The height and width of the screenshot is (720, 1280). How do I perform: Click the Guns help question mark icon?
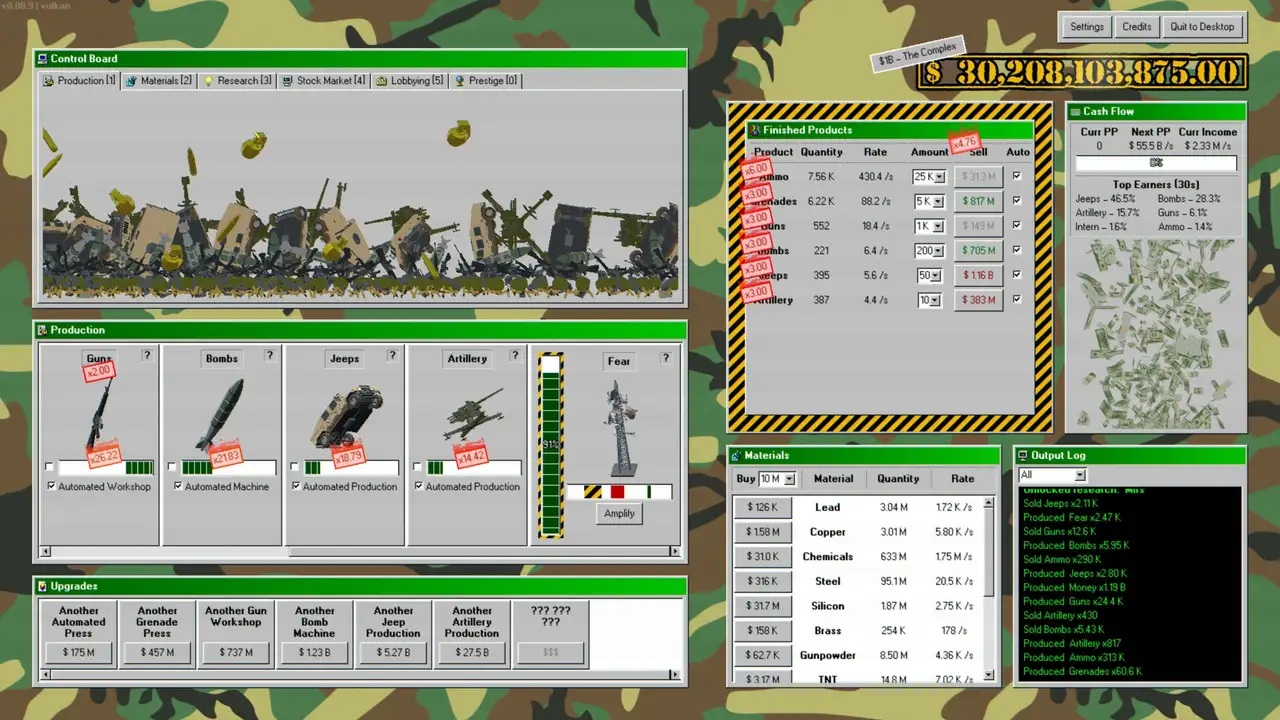tap(145, 356)
